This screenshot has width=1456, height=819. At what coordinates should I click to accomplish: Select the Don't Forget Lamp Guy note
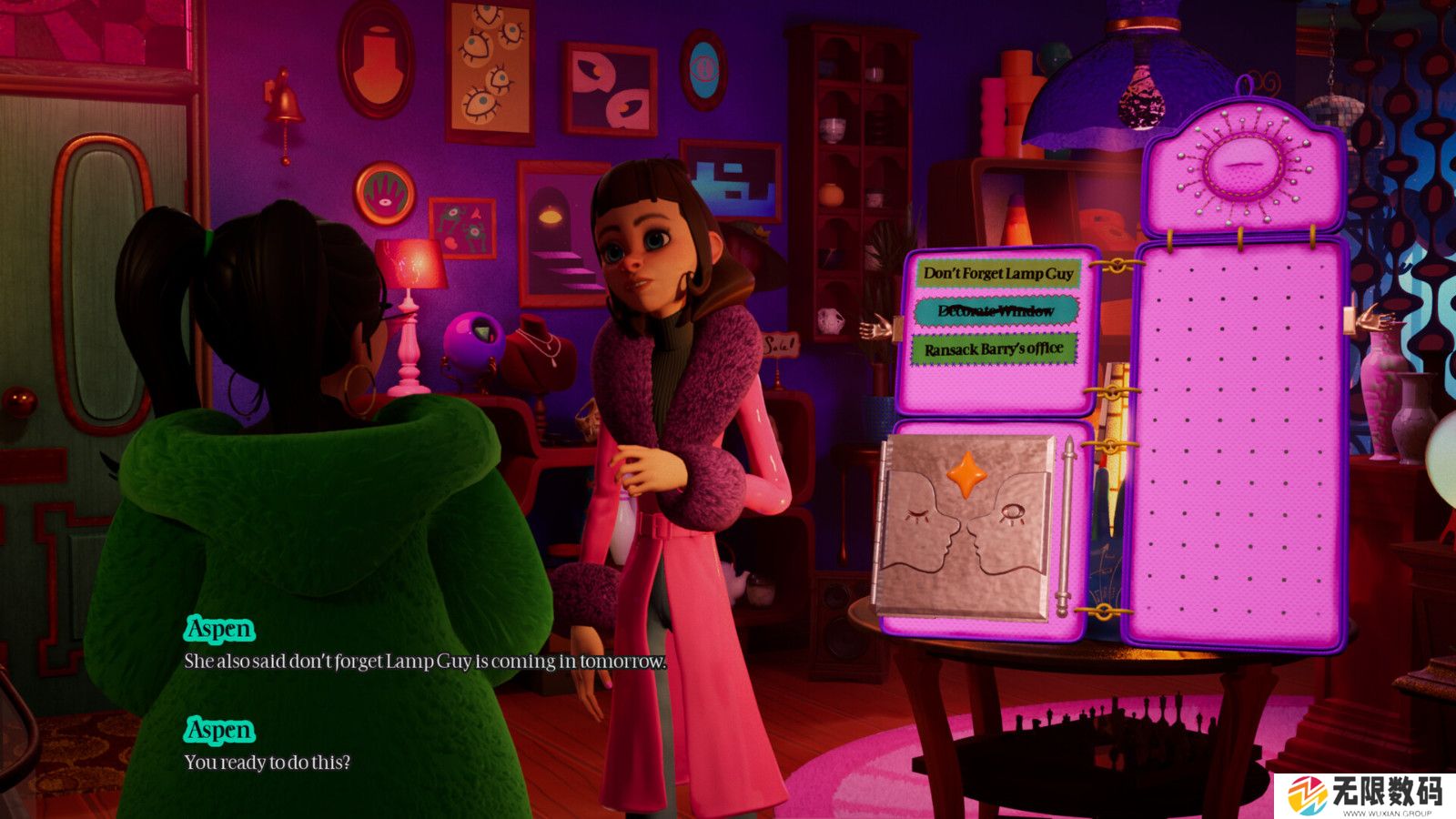[x=998, y=273]
